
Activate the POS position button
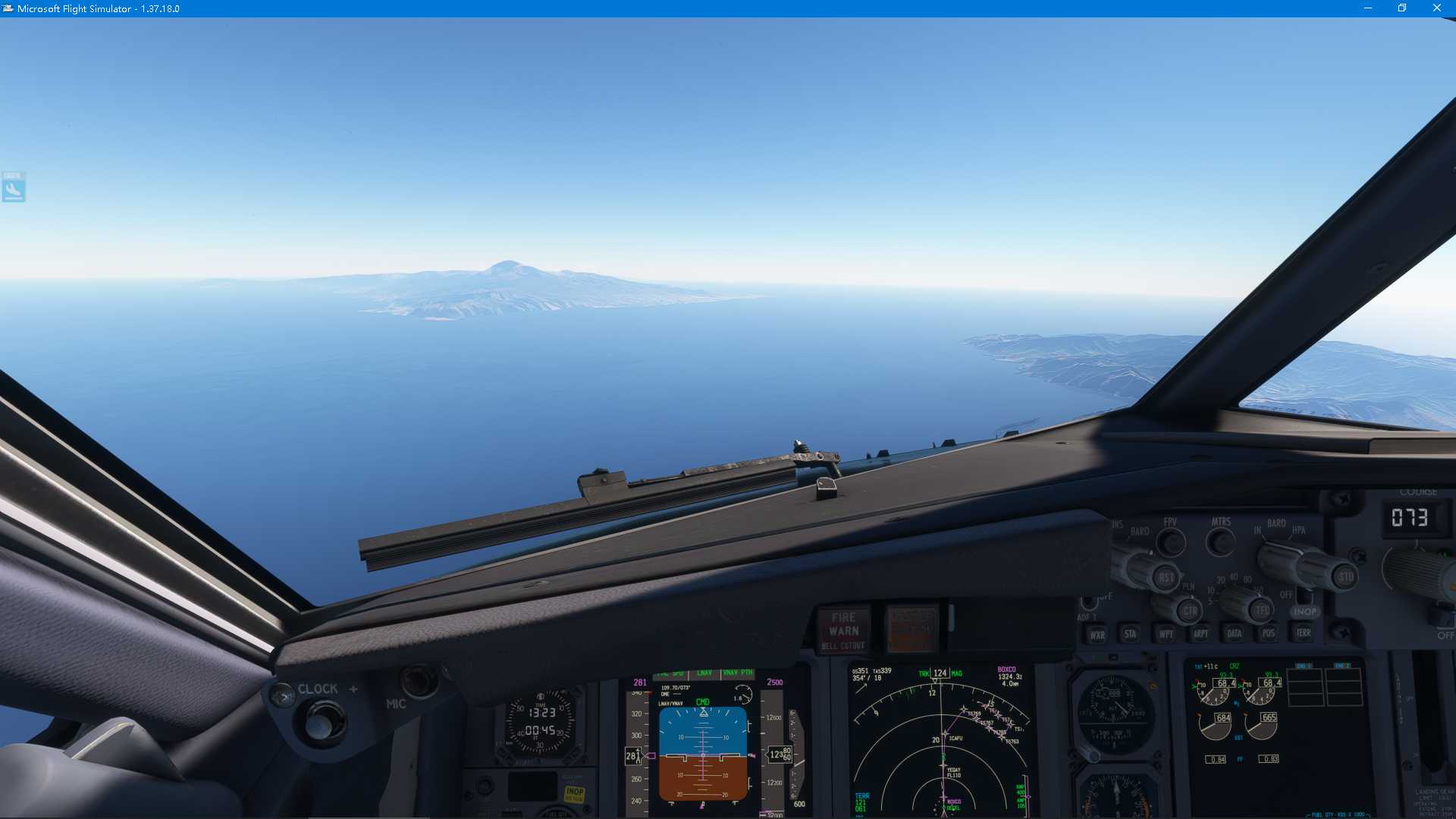point(1269,632)
